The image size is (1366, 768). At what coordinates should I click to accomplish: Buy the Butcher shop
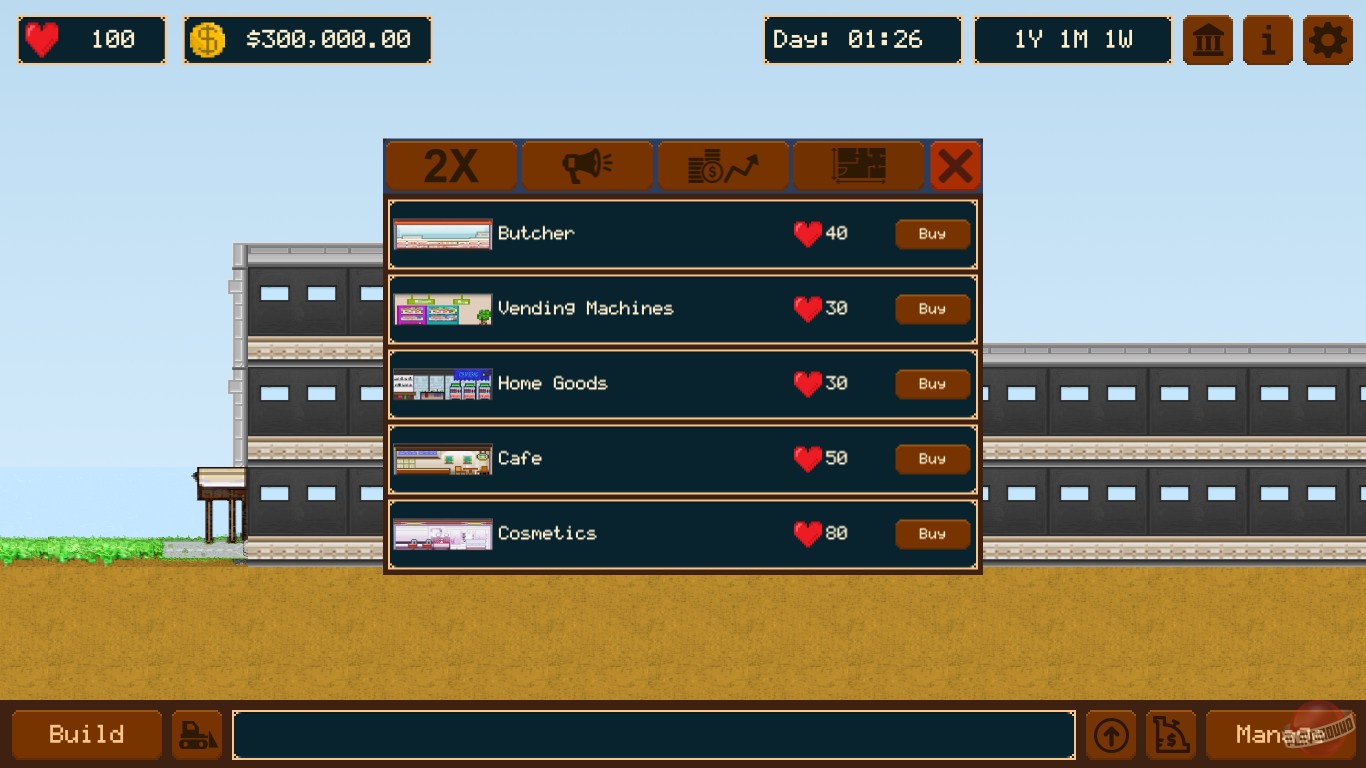click(x=931, y=233)
